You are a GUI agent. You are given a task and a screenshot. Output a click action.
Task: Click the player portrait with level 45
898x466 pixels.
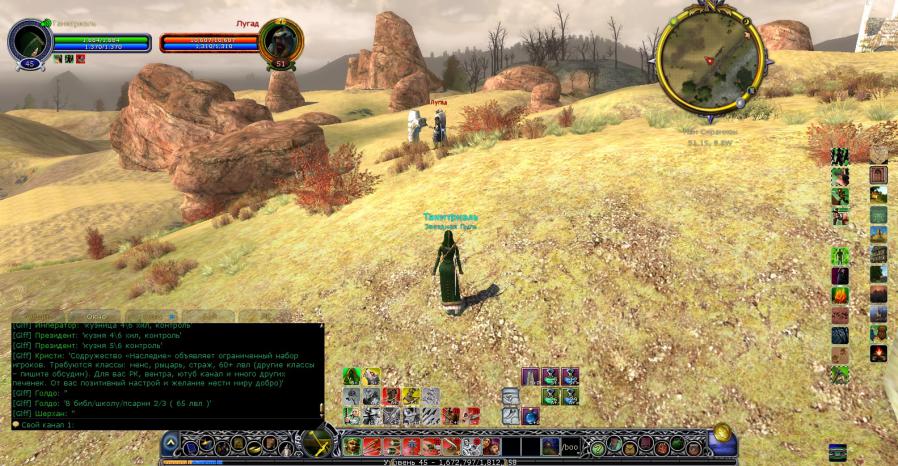tap(28, 43)
